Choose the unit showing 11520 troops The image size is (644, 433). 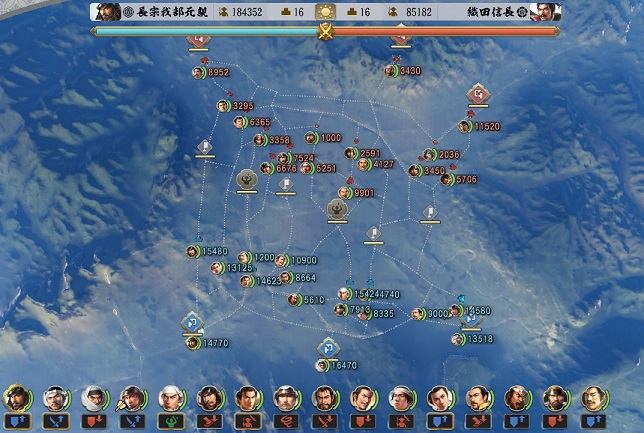[x=465, y=127]
